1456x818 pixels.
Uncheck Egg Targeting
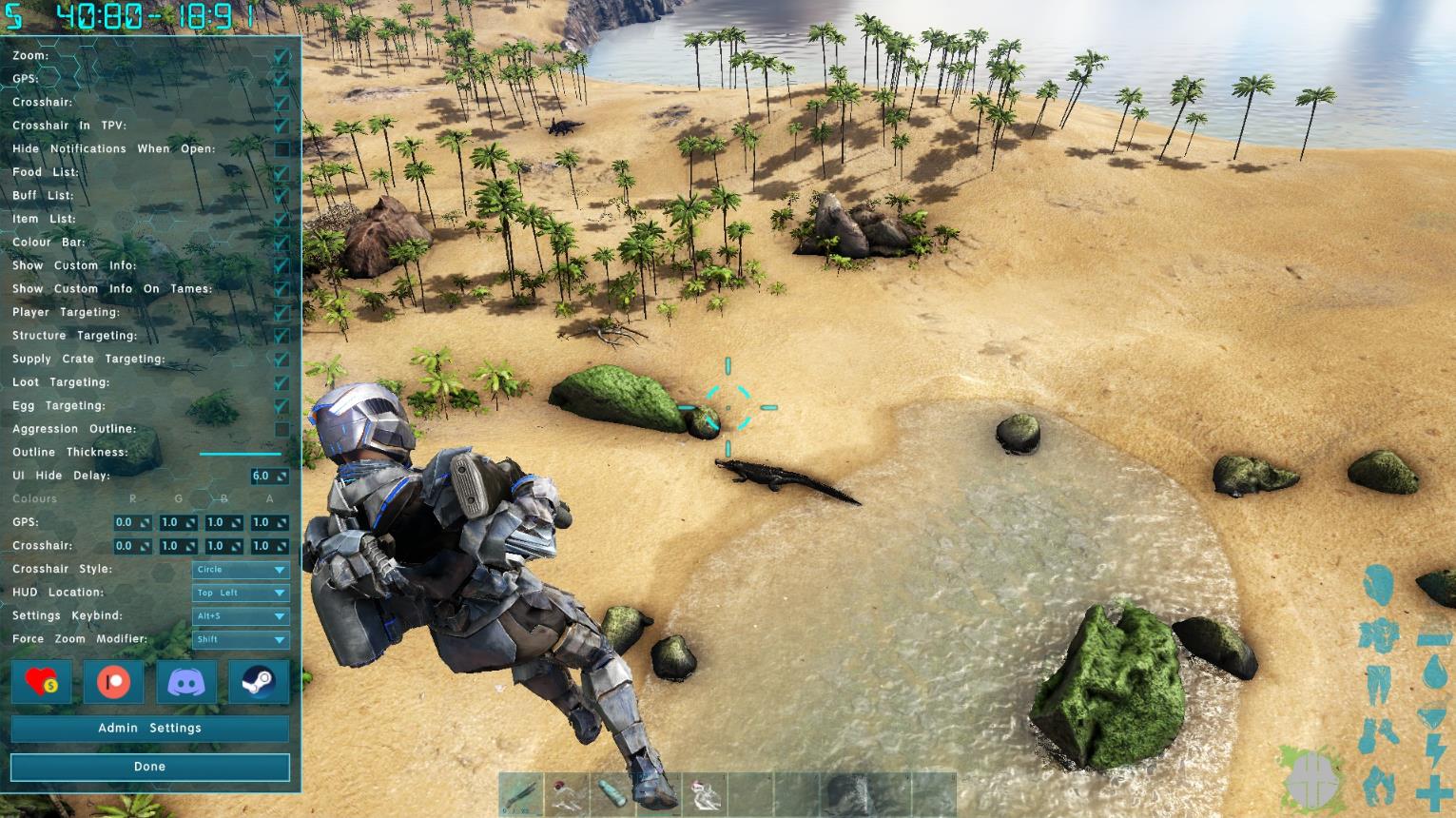click(x=281, y=406)
